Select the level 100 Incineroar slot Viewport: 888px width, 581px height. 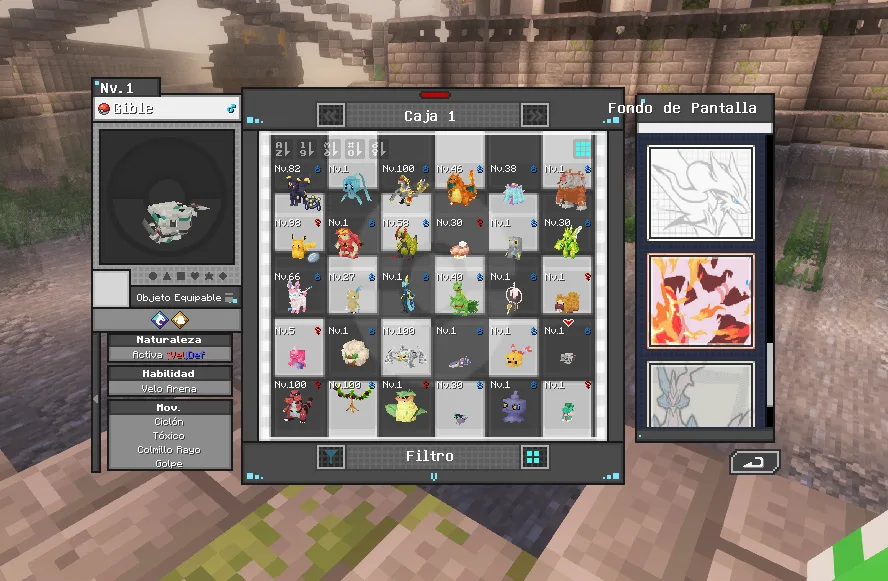coord(298,404)
